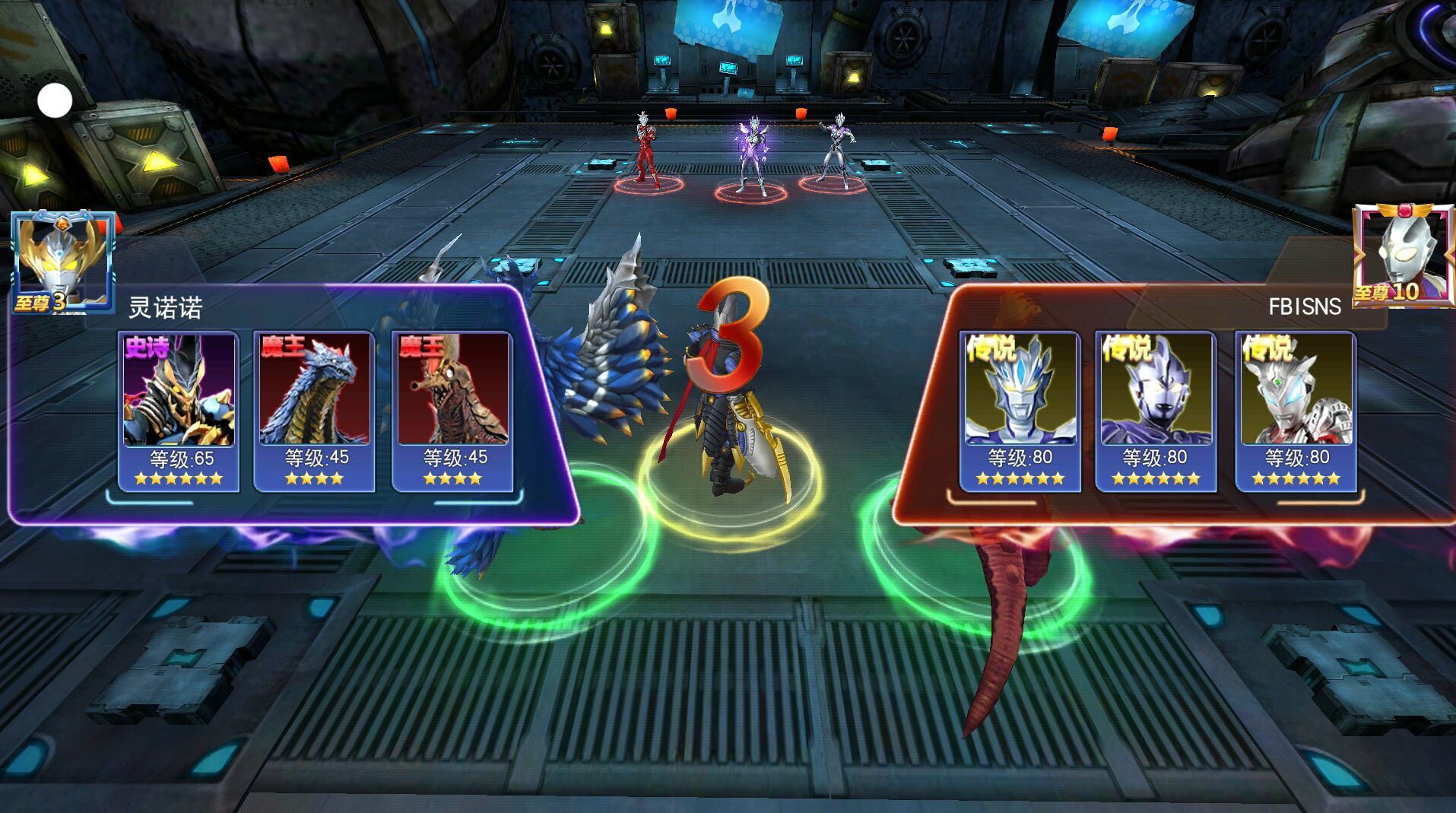Screen dimensions: 1456x813
Task: Select the 传说 blue-crested Ultraman card
Action: point(1020,411)
